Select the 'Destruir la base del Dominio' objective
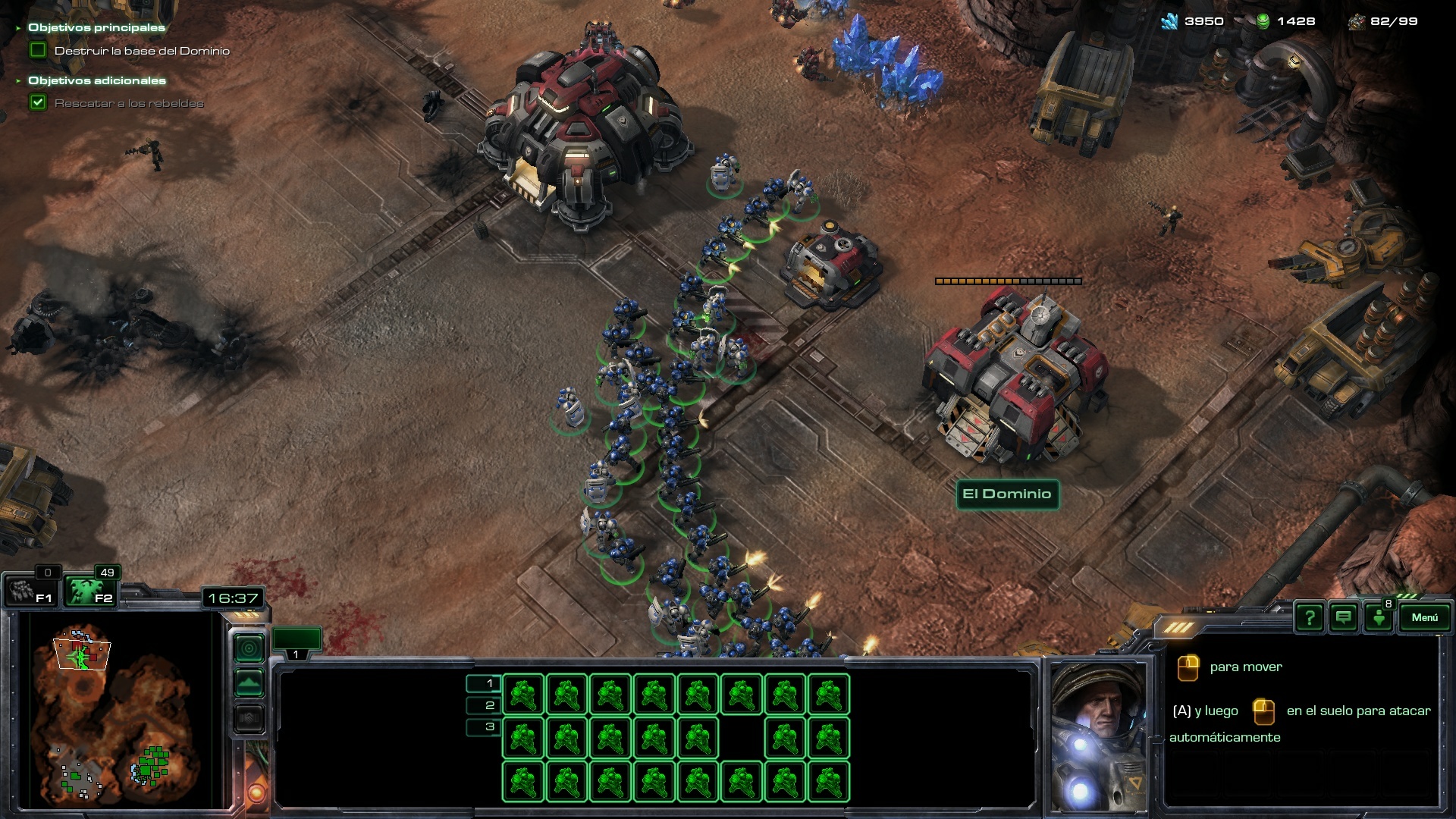This screenshot has width=1456, height=819. [x=142, y=51]
